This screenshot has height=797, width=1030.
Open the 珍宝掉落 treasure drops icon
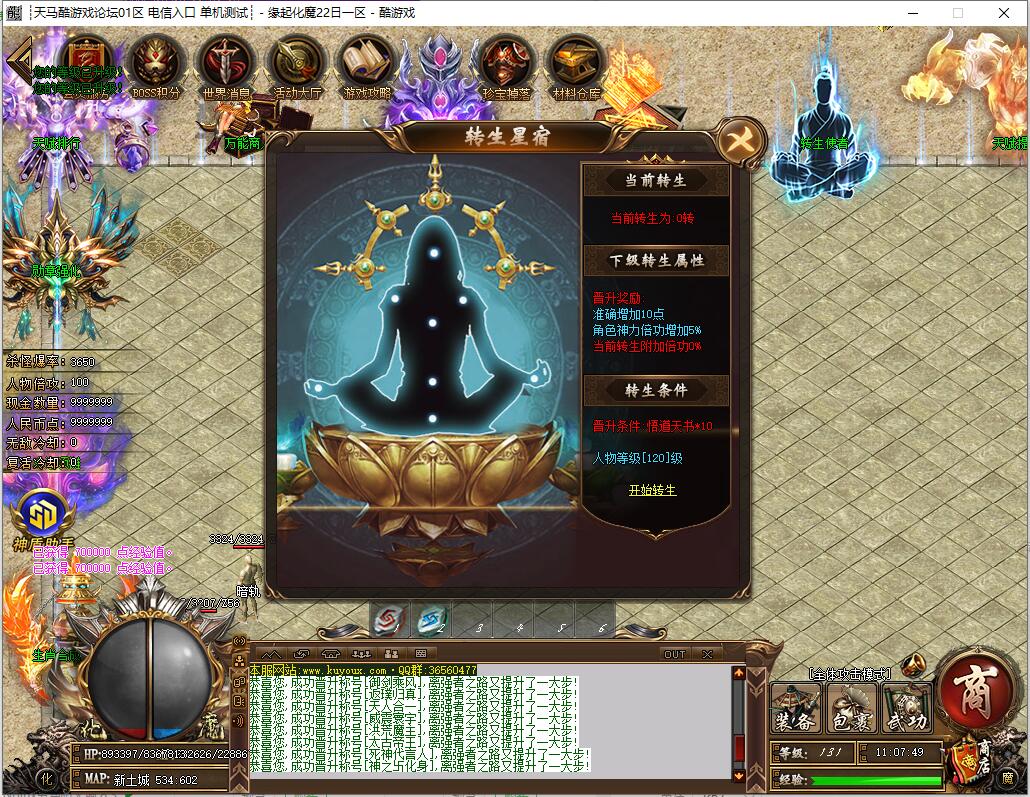coord(508,64)
